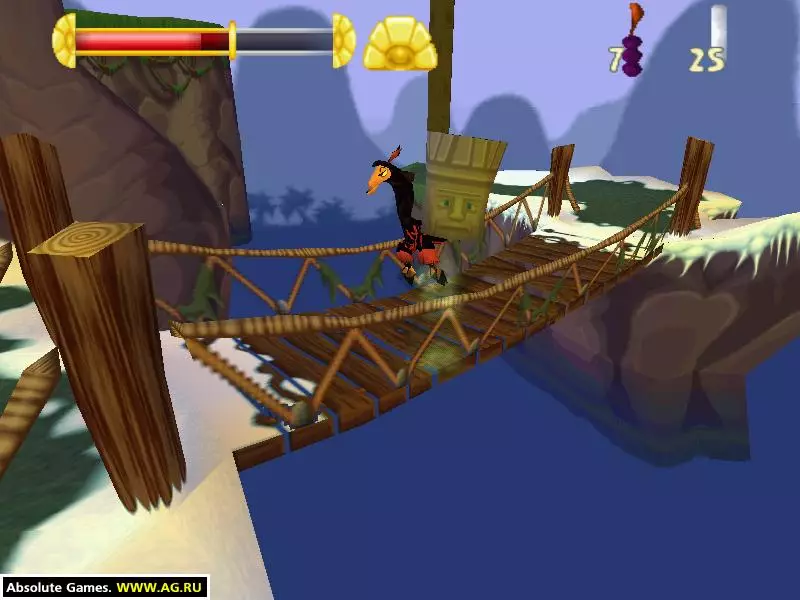Click the golden sun idol icon
The image size is (800, 600).
click(399, 45)
